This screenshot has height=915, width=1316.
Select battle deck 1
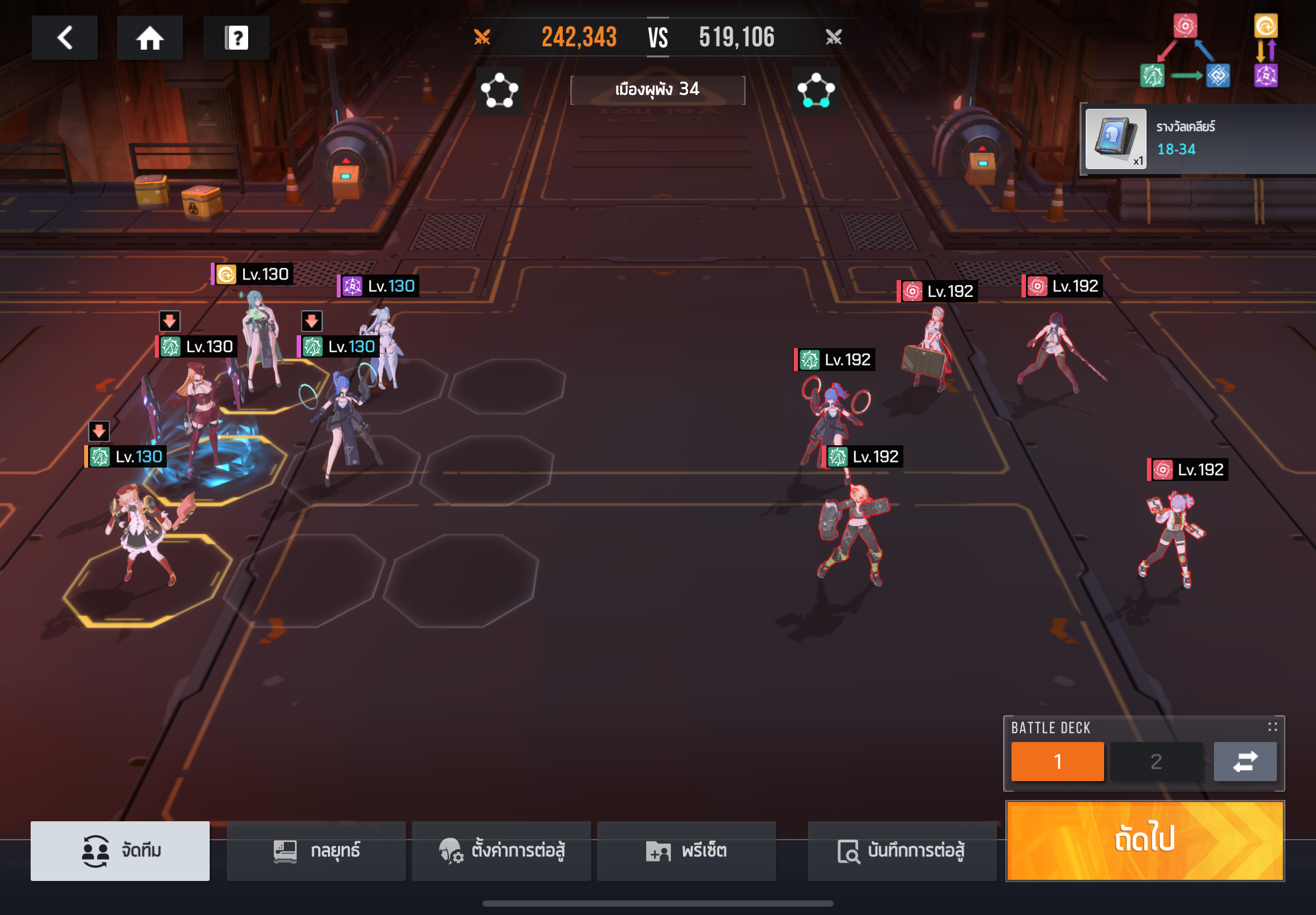[x=1057, y=761]
